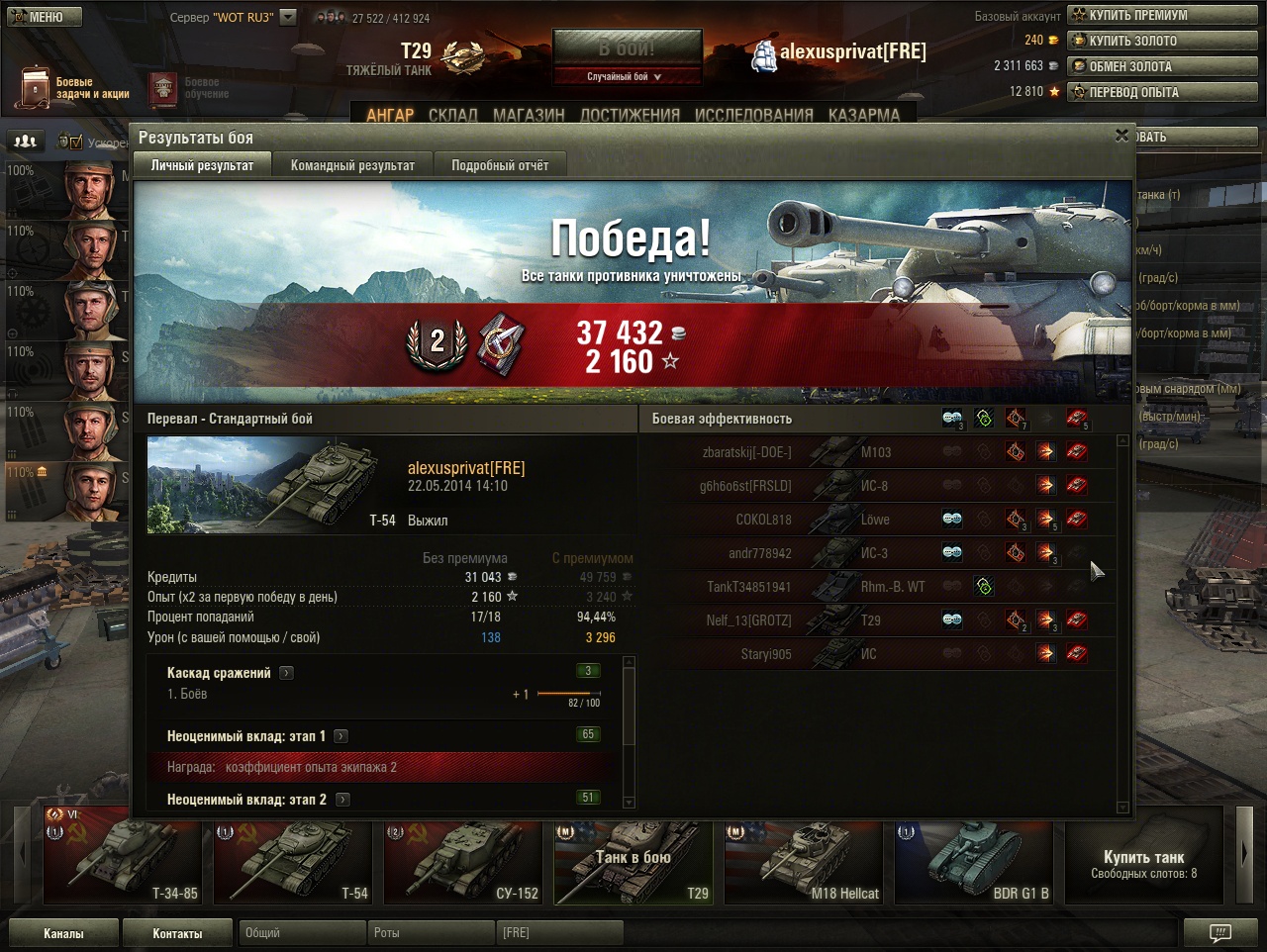Open the КАЗАРМА section
Viewport: 1267px width, 952px height.
tap(864, 115)
